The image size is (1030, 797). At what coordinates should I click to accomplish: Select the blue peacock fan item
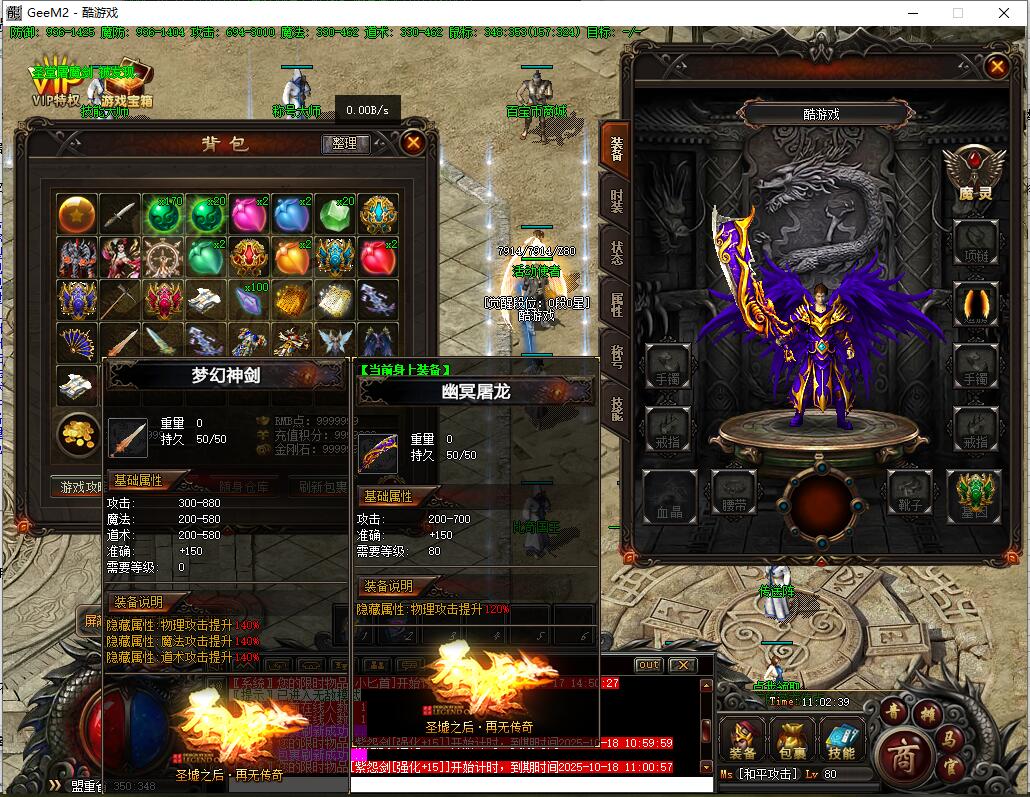[x=77, y=342]
